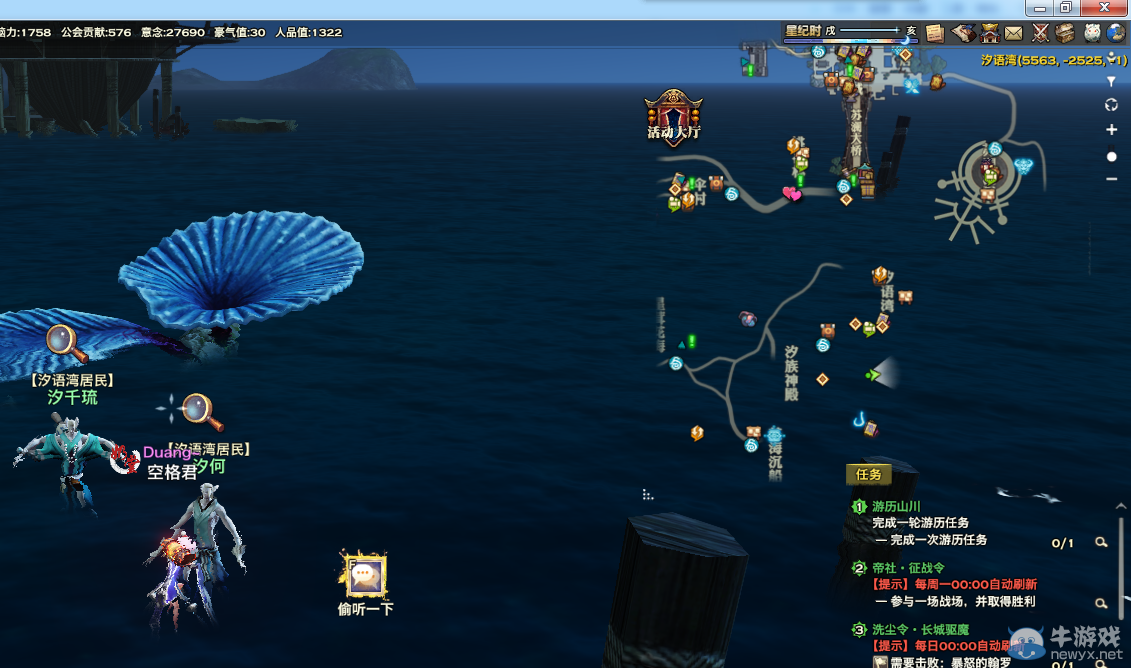
Task: Click the 偷听一下 eavesdrop chat icon
Action: point(365,575)
